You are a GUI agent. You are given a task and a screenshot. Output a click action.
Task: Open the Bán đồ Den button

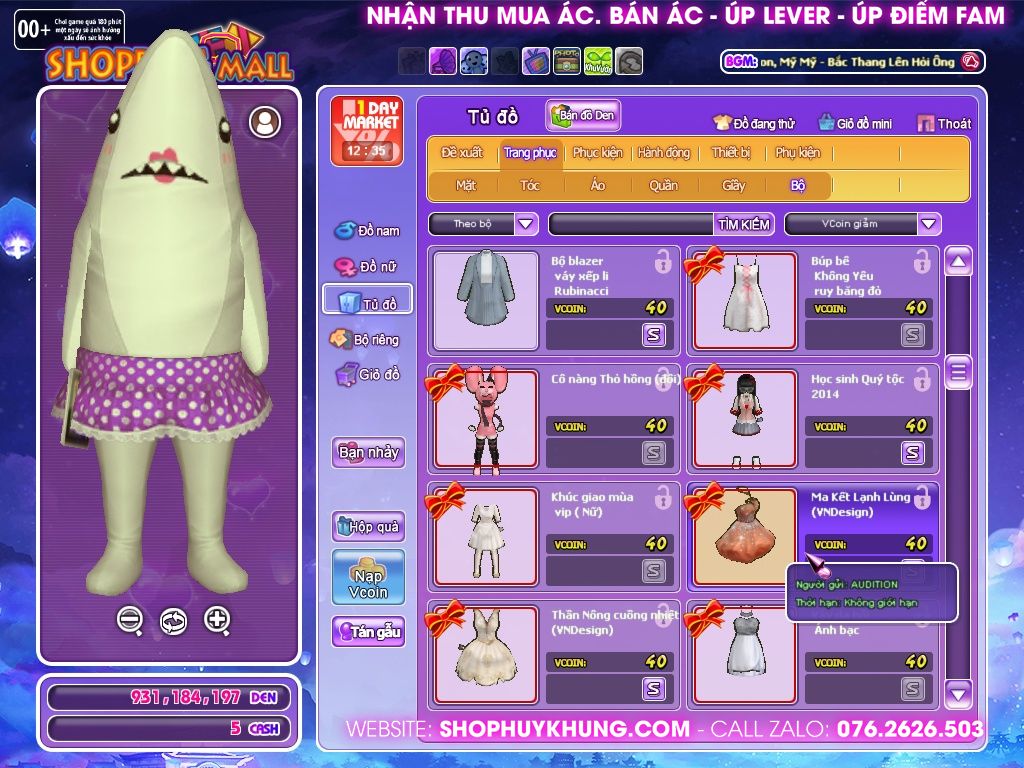pyautogui.click(x=583, y=115)
